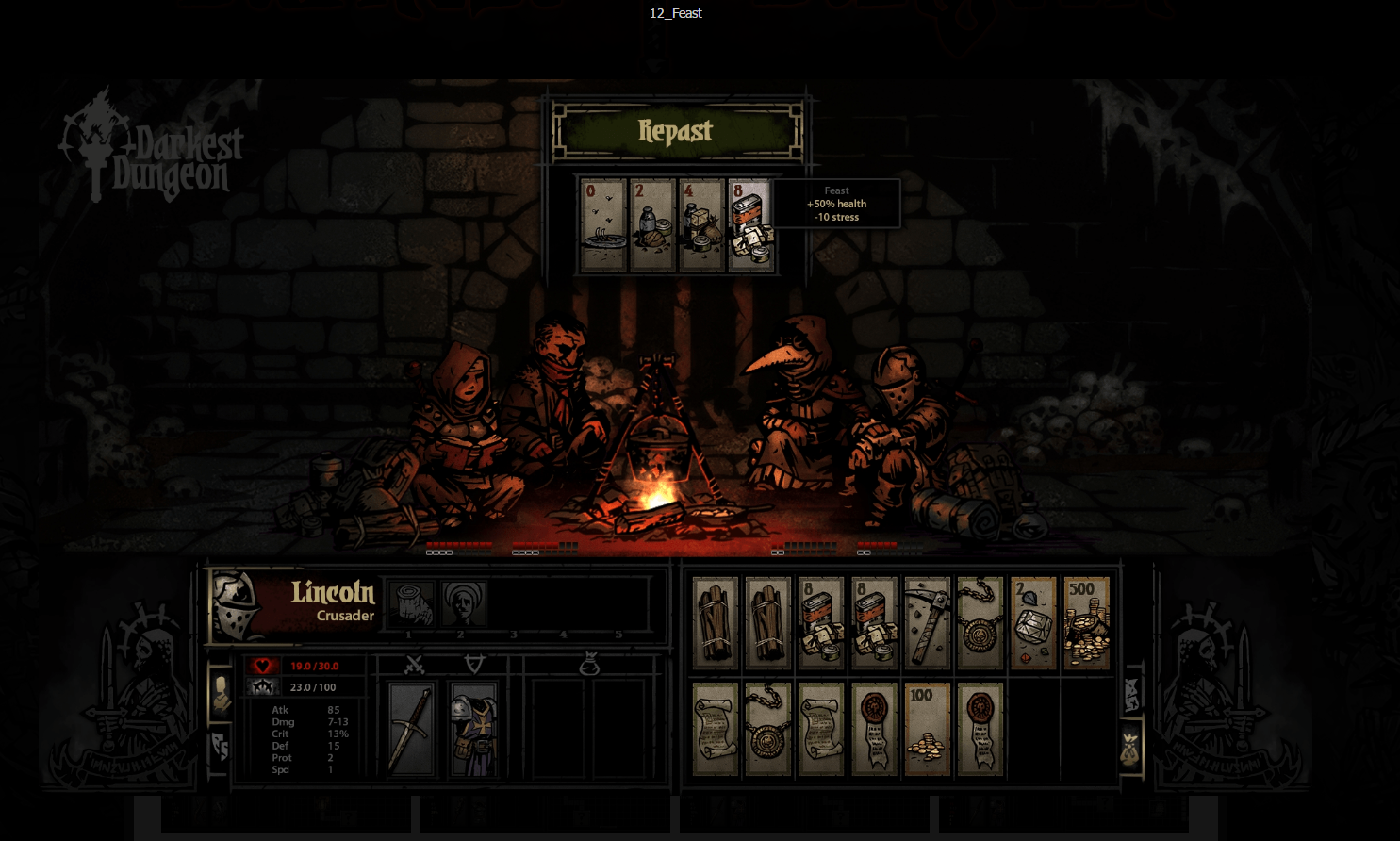The image size is (1400, 841).
Task: Select the 500 gold stack
Action: [x=1086, y=622]
